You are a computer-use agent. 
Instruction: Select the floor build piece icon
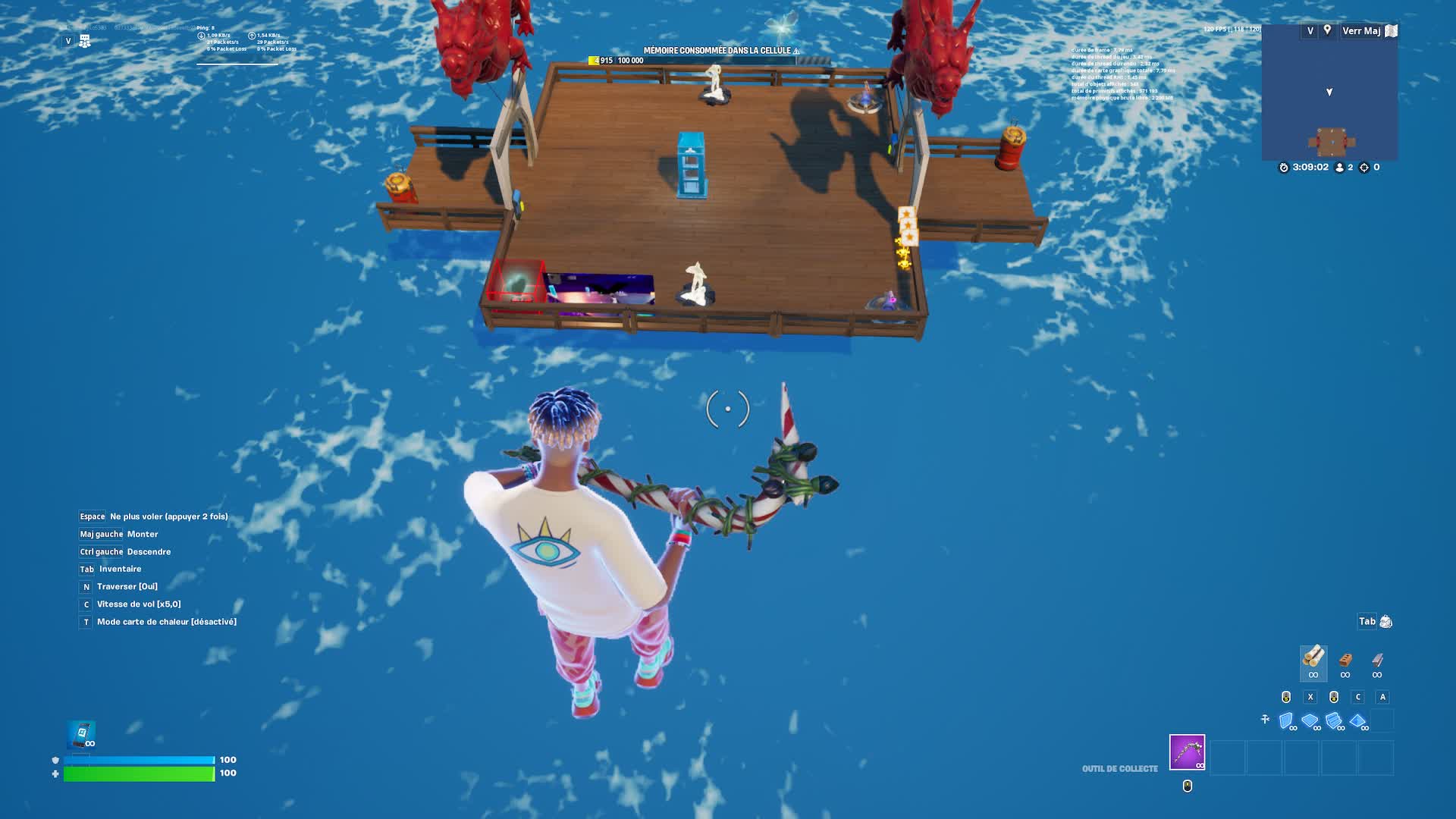coord(1310,719)
